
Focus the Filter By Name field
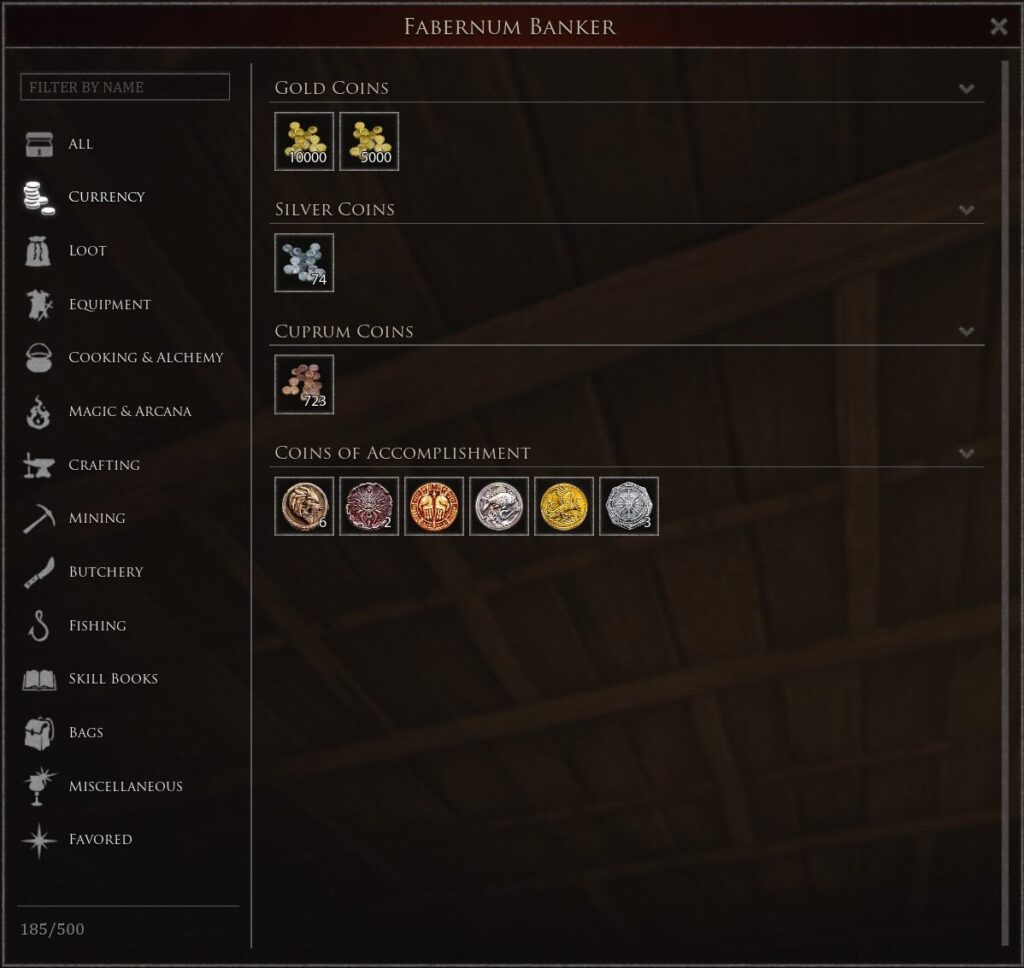pos(125,87)
